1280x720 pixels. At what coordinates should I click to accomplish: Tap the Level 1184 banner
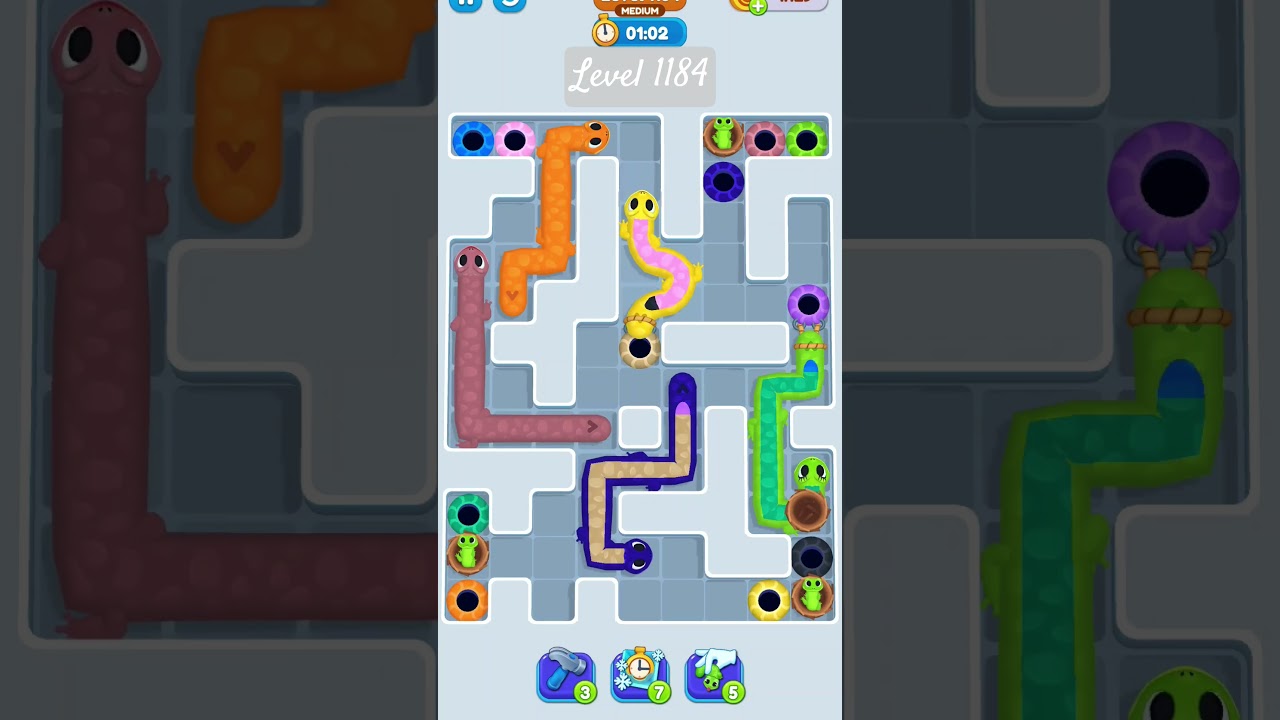[x=640, y=77]
